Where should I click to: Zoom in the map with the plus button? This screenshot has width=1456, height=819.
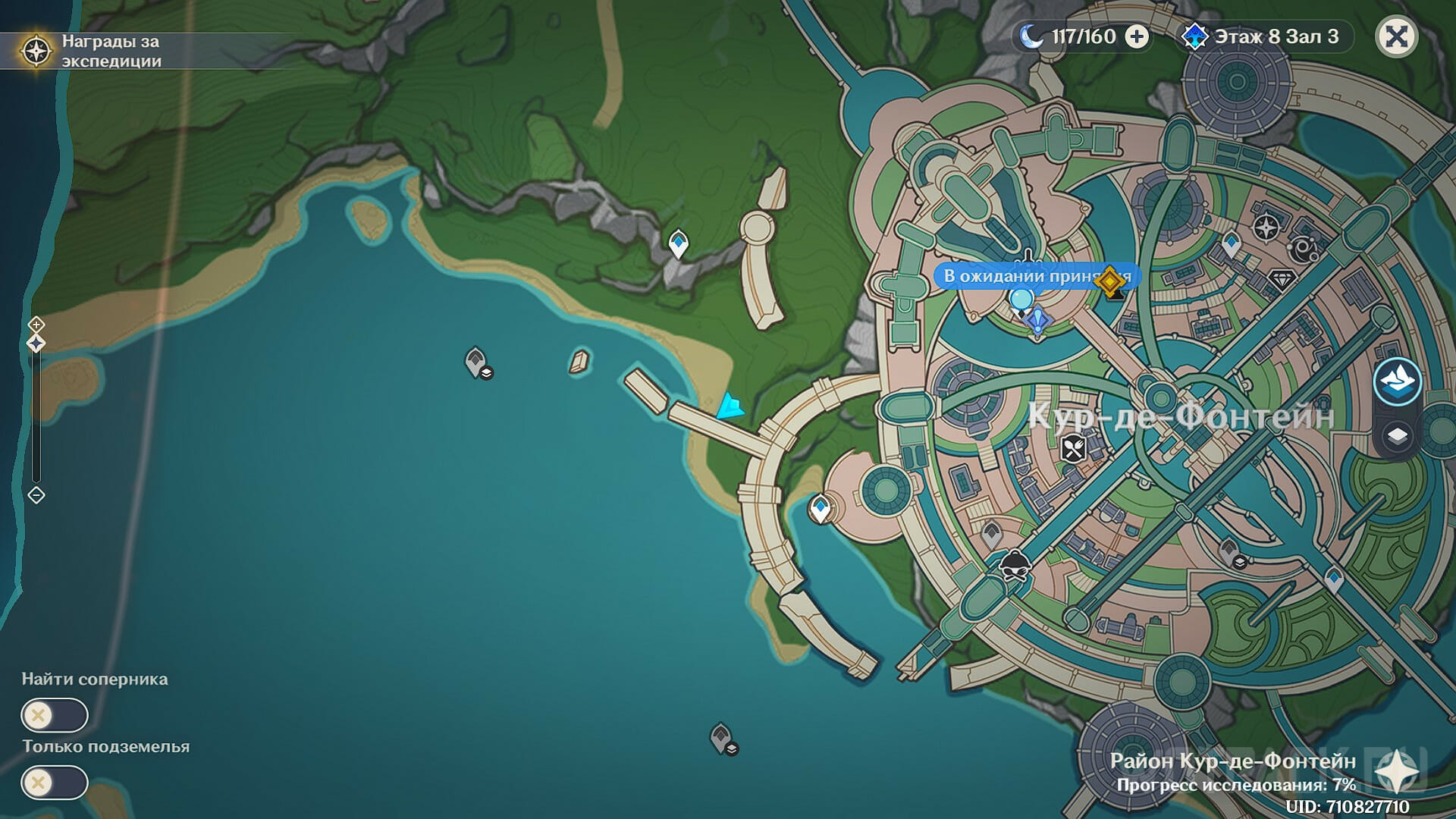(x=36, y=325)
